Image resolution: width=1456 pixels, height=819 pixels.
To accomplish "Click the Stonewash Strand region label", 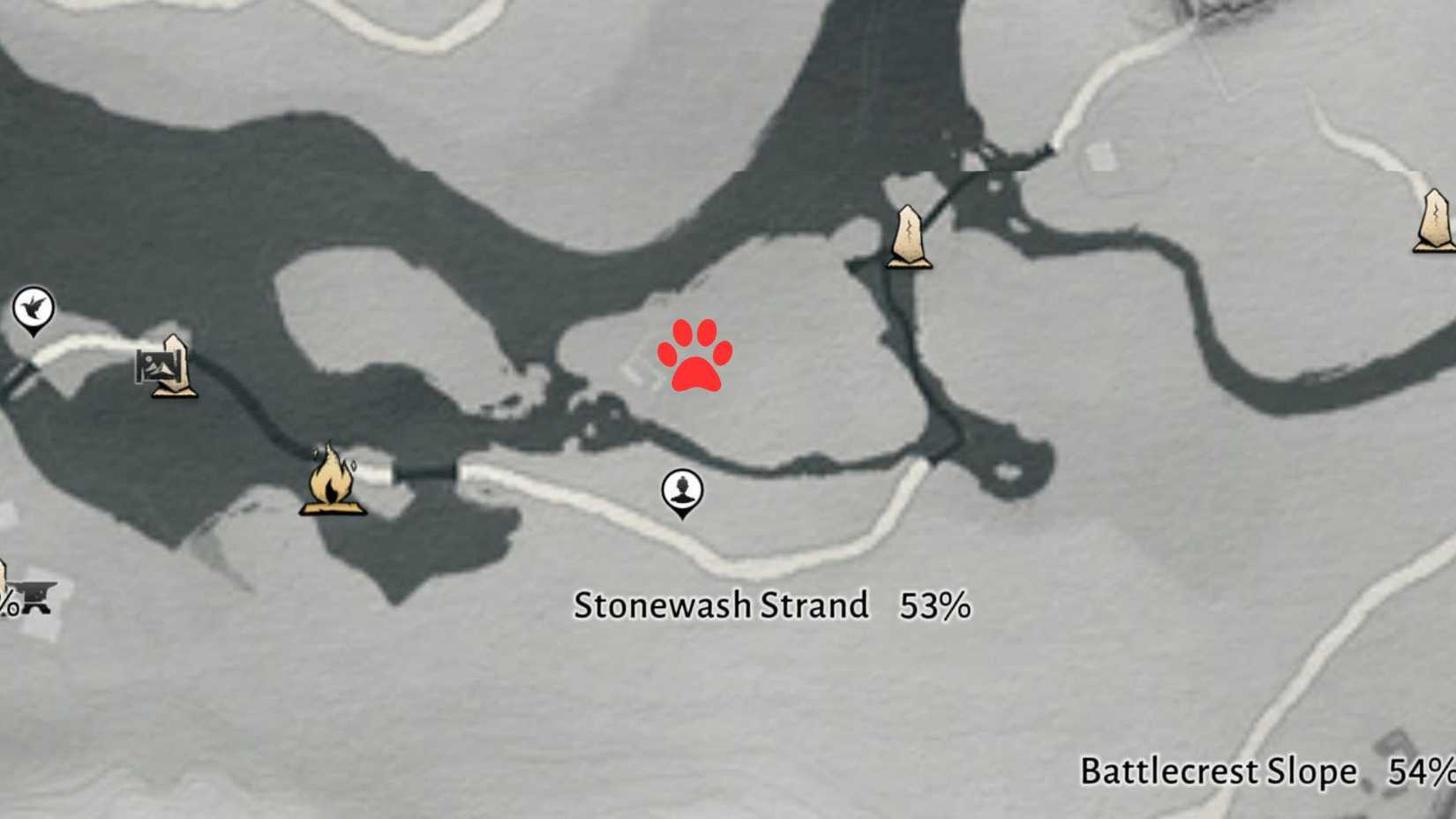I will pyautogui.click(x=724, y=606).
